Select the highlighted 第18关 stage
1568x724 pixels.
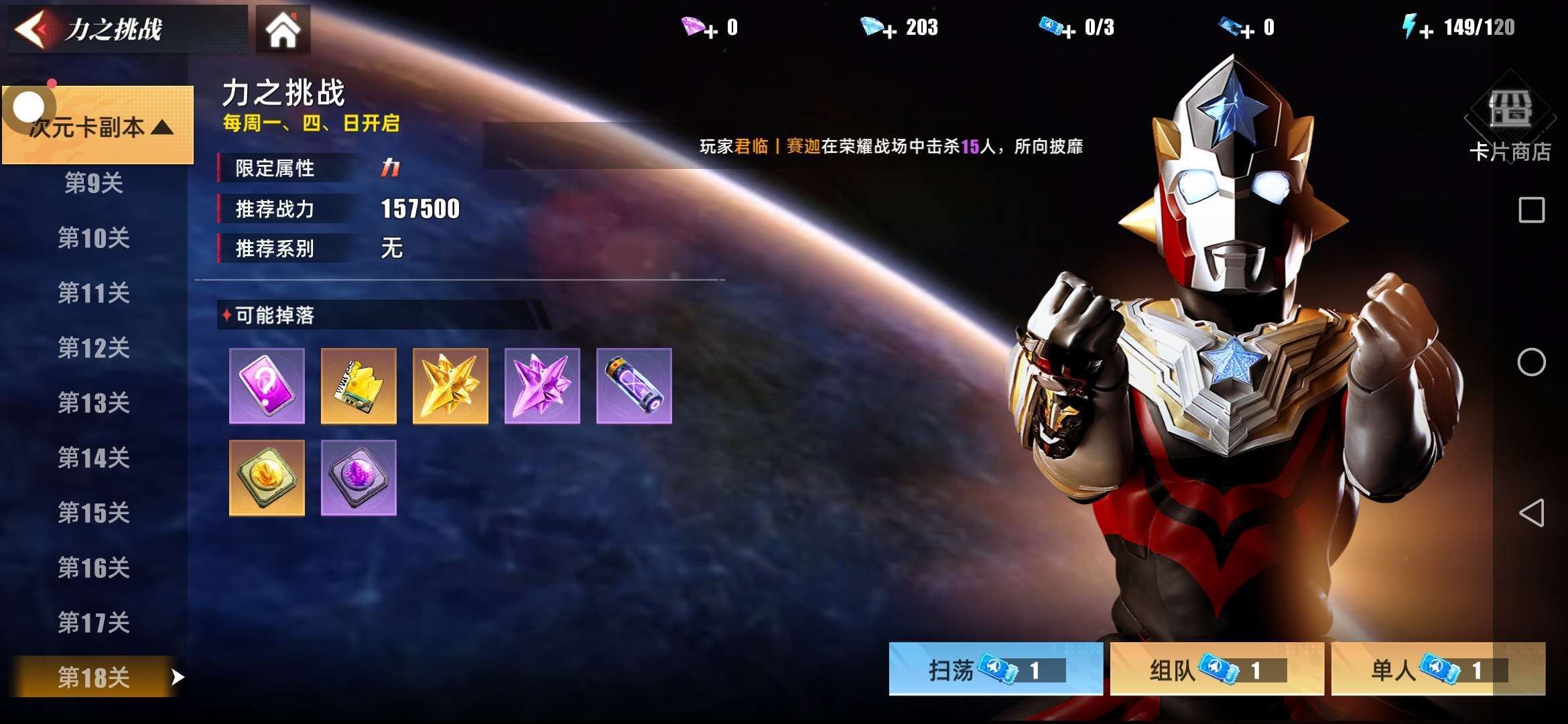[94, 677]
